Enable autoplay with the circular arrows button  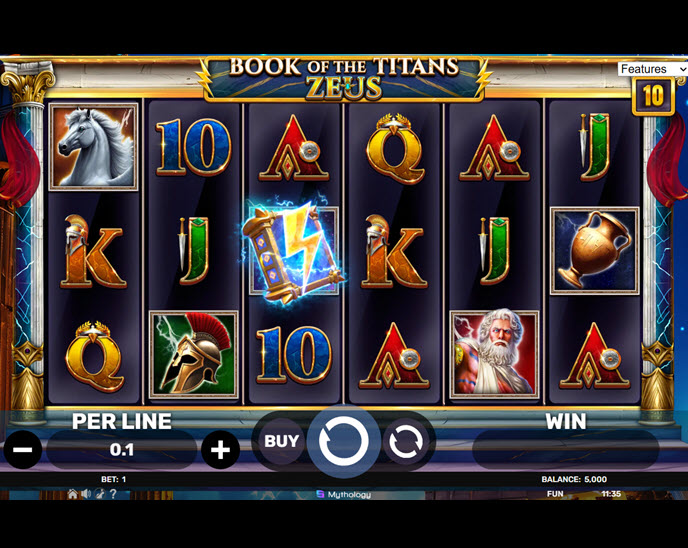point(405,441)
